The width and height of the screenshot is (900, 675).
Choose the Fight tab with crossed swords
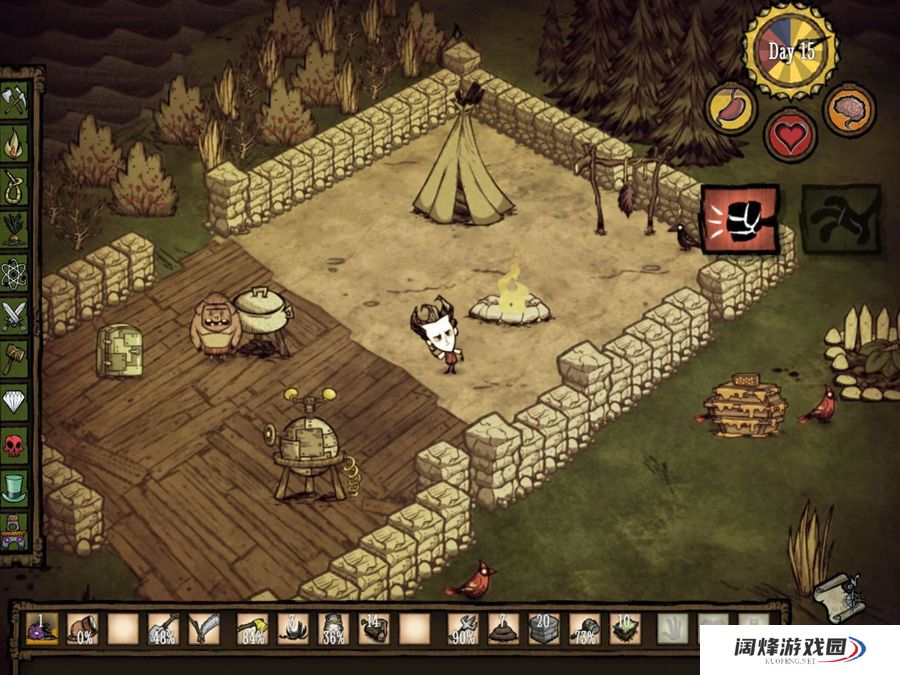coord(14,314)
